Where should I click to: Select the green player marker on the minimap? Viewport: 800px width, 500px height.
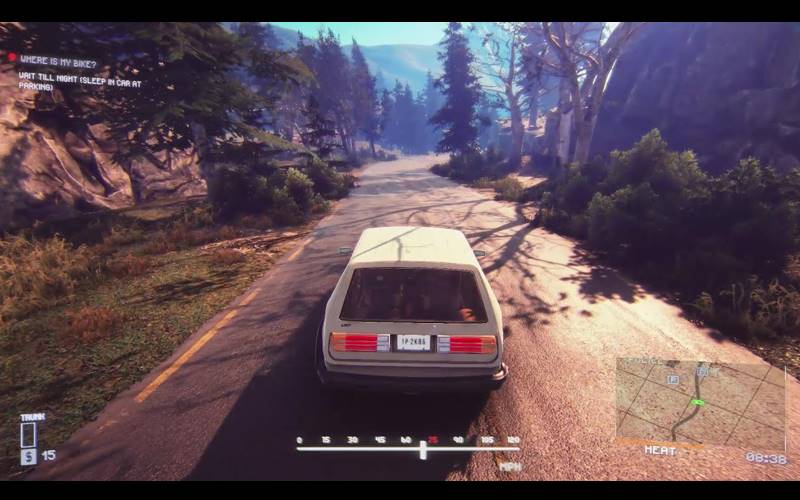[697, 402]
